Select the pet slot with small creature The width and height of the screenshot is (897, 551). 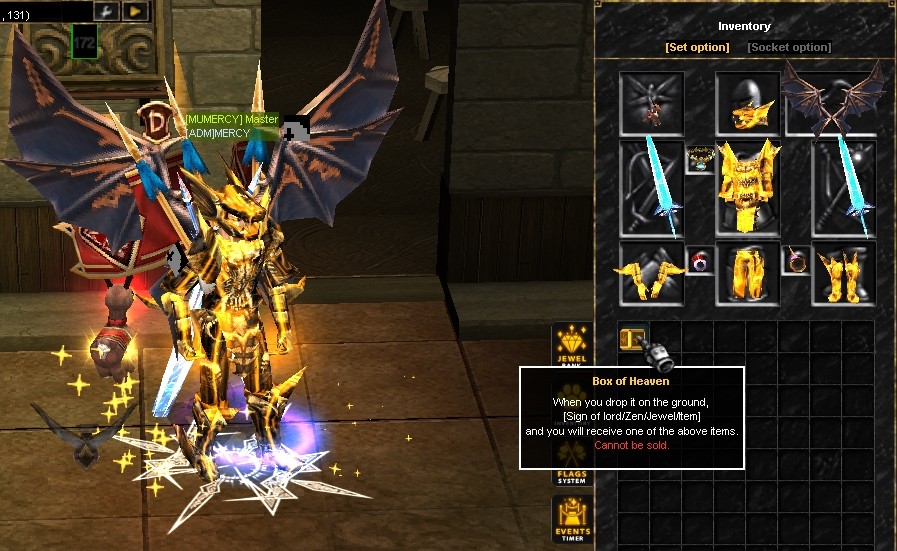click(x=651, y=104)
